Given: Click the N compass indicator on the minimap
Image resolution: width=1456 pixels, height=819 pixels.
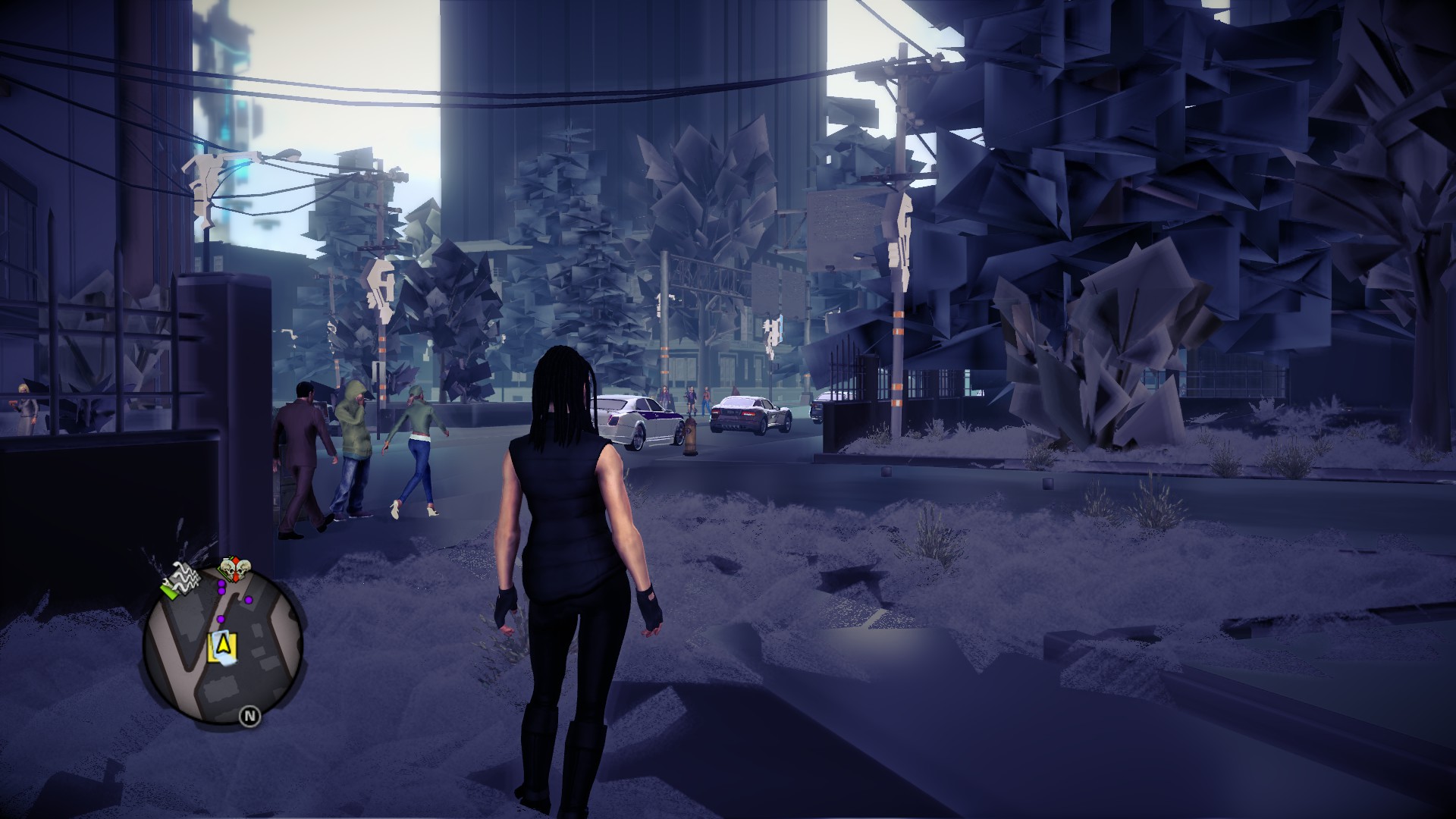Looking at the screenshot, I should 249,715.
